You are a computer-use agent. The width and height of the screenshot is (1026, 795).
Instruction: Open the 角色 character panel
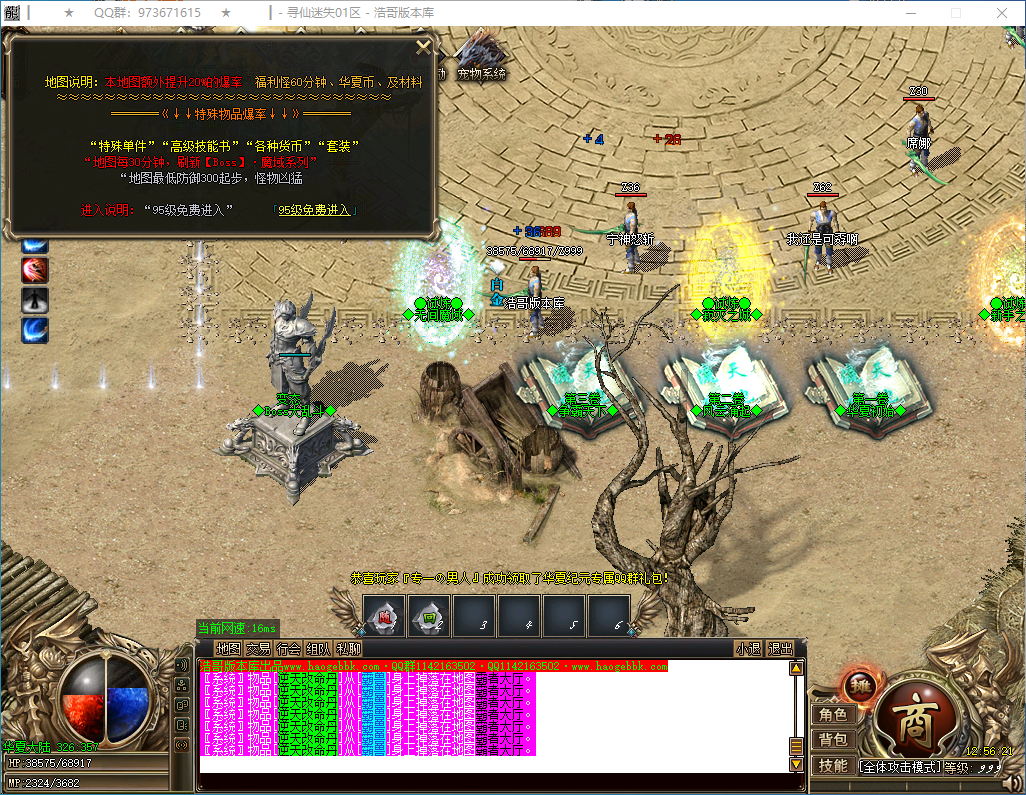(x=833, y=715)
